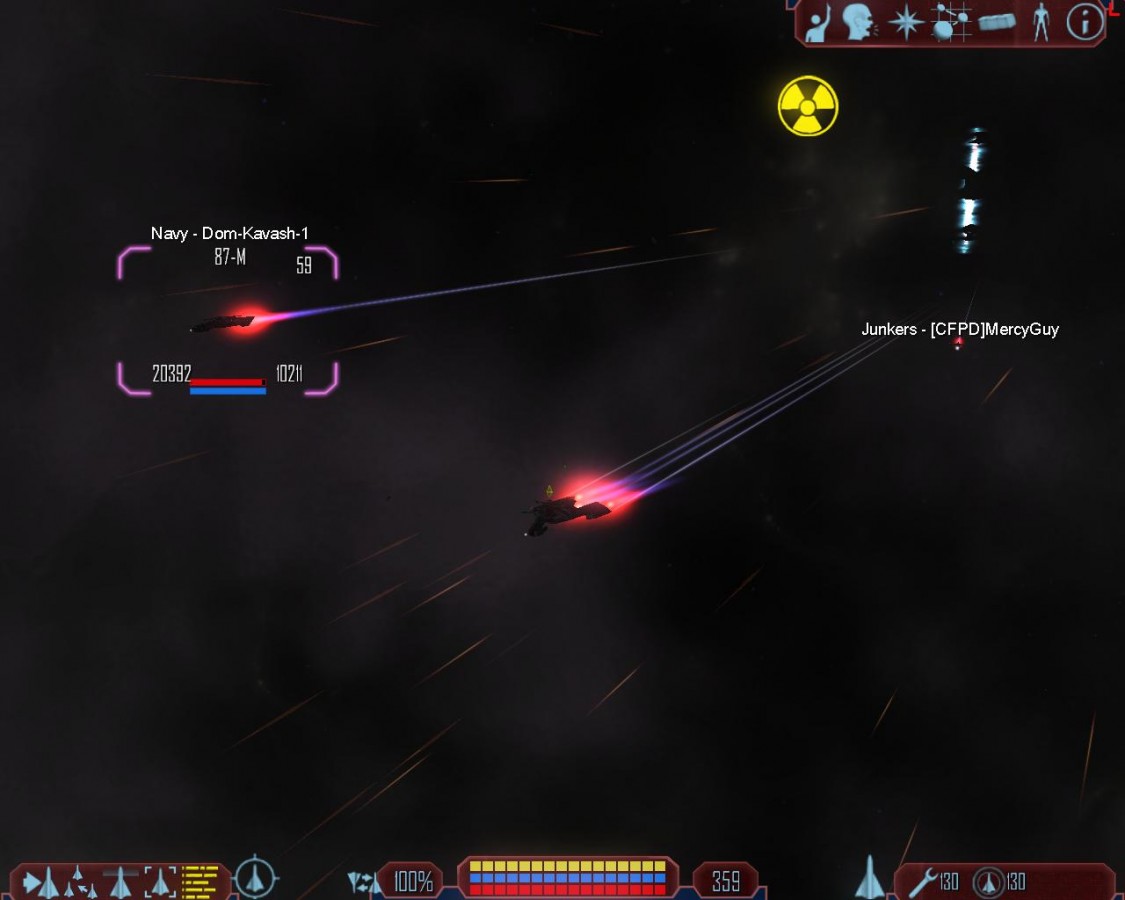Open the information 'i' icon
This screenshot has height=900, width=1125.
click(x=1084, y=22)
